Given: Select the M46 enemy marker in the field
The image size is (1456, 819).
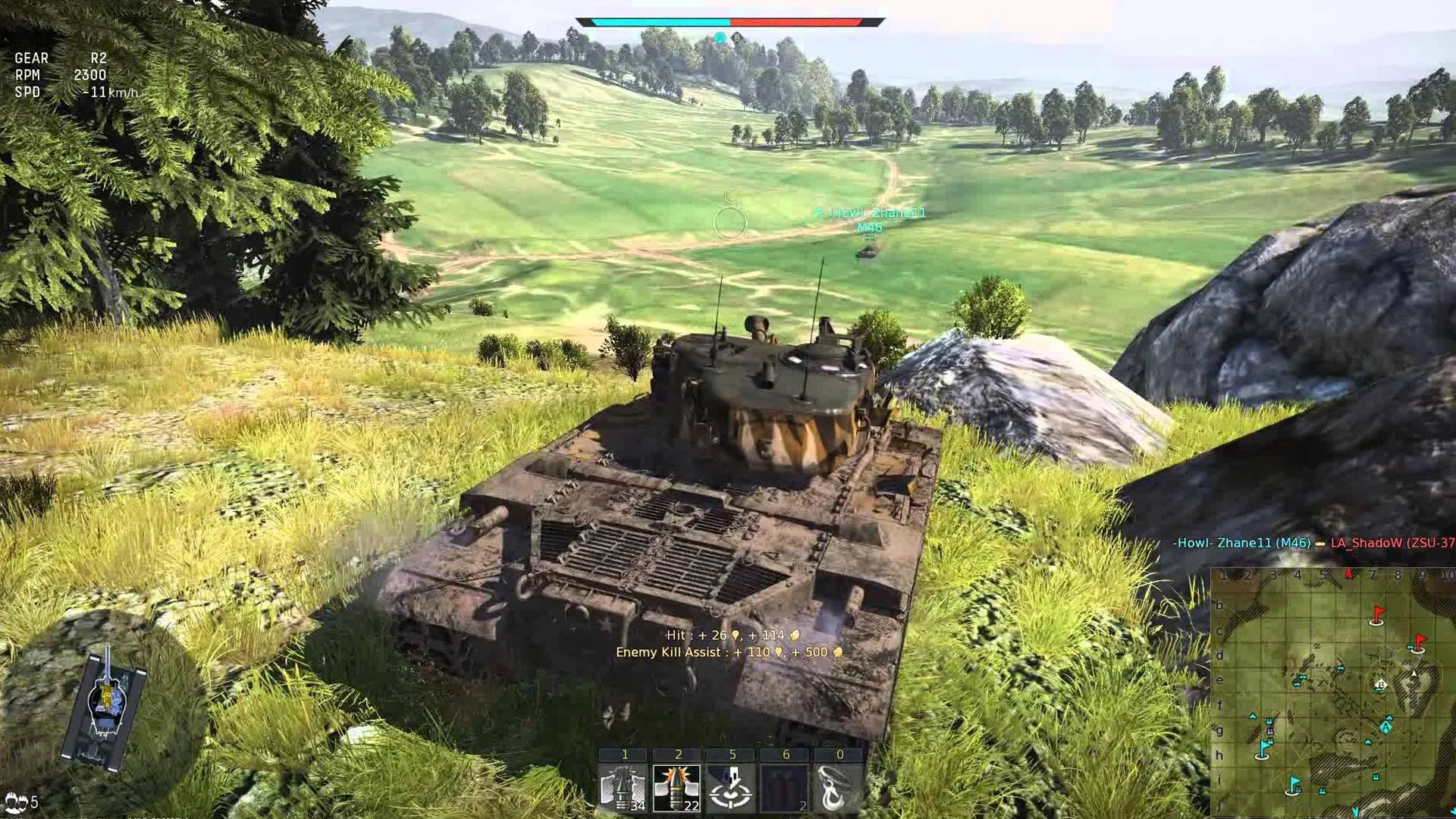Looking at the screenshot, I should coord(869,225).
